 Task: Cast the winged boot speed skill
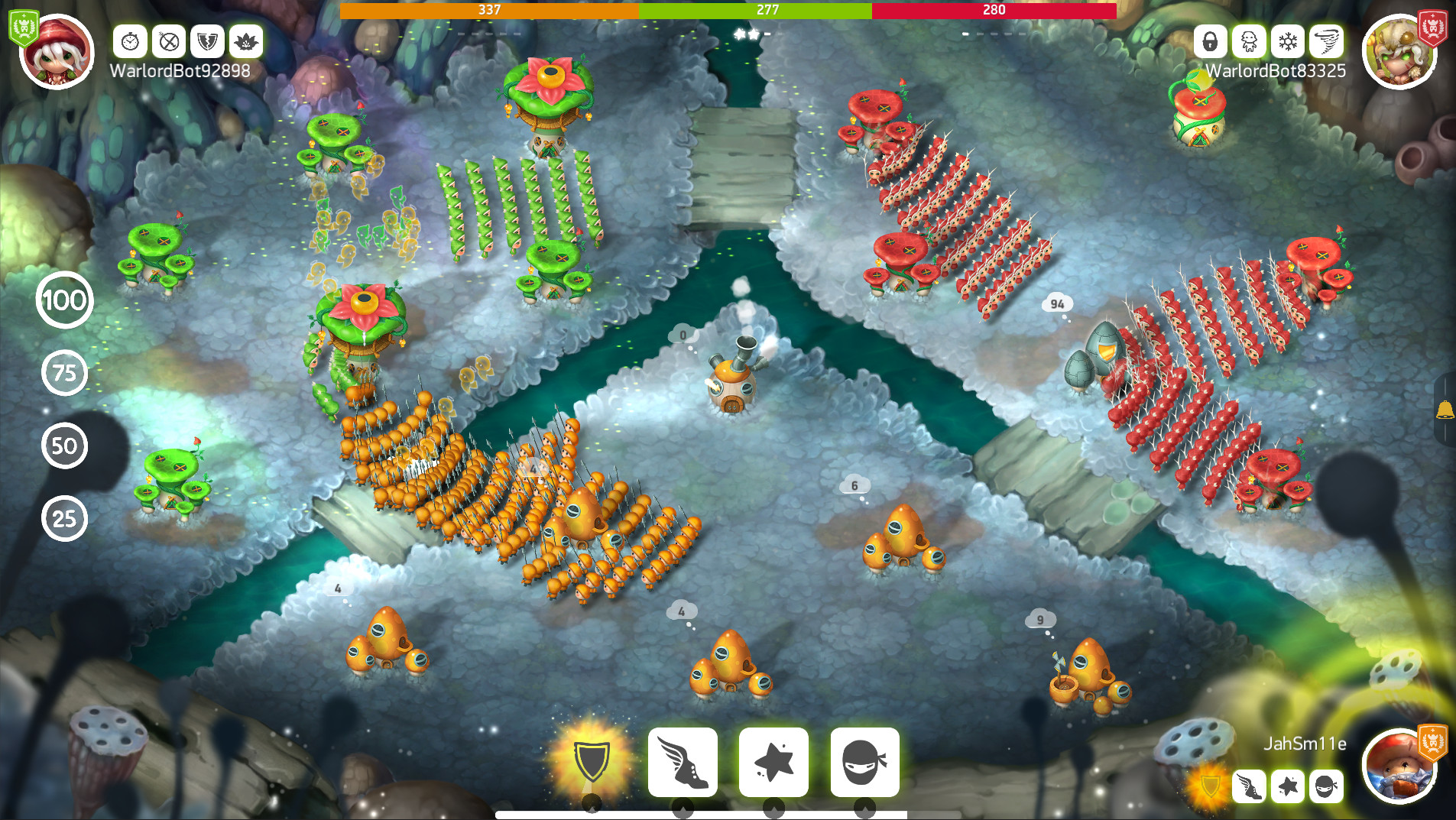[x=683, y=762]
